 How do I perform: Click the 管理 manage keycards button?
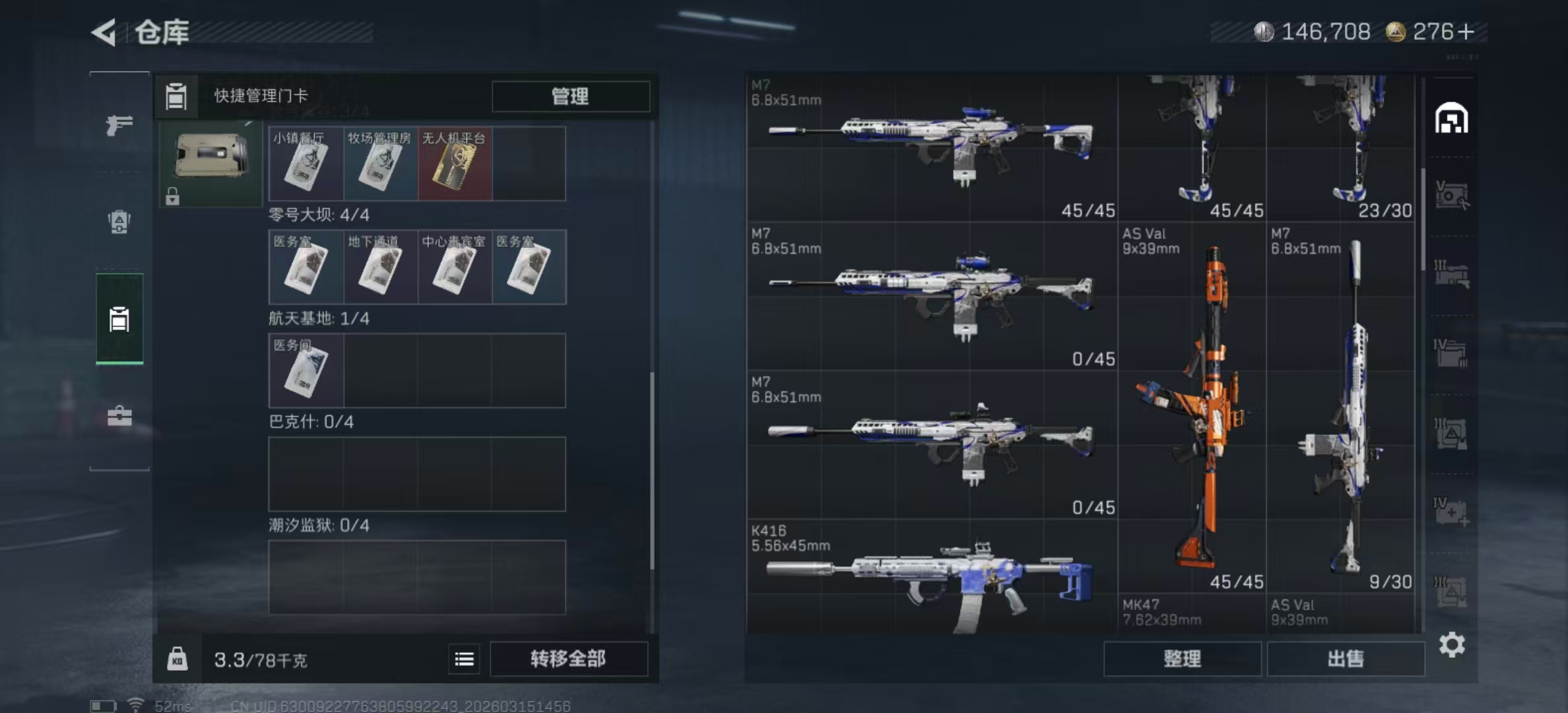(x=570, y=96)
